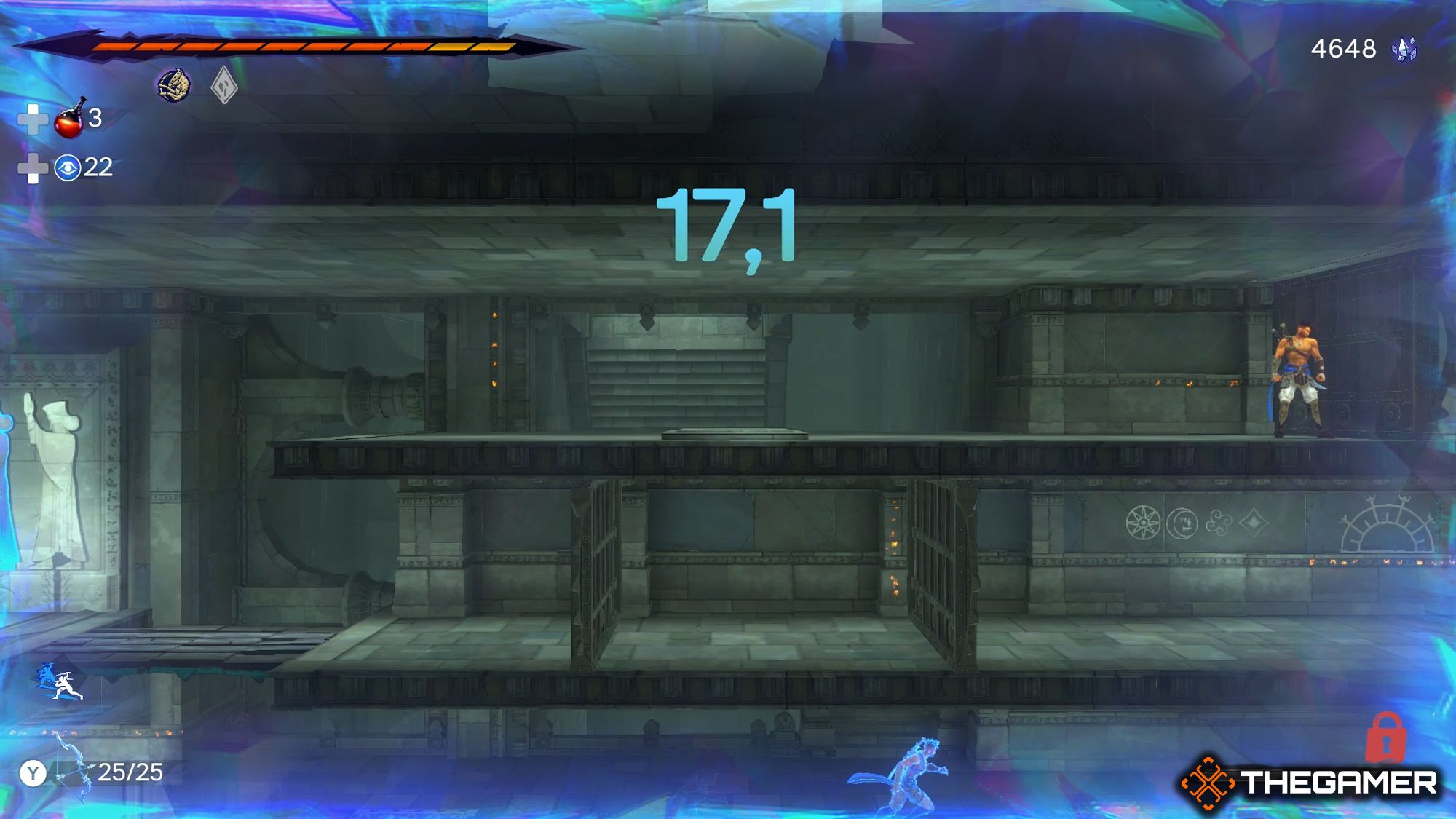This screenshot has height=819, width=1456.
Task: Click the orange health bar at top
Action: [291, 45]
